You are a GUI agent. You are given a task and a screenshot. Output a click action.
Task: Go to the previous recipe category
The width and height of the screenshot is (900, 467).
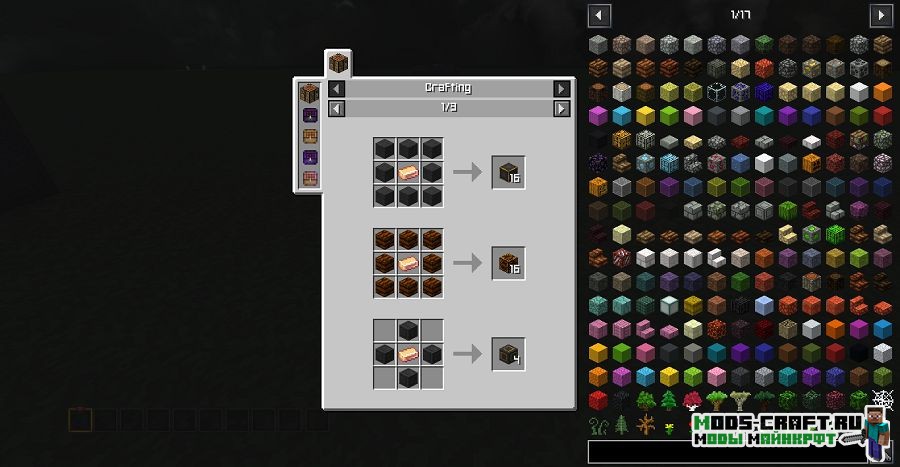[336, 88]
